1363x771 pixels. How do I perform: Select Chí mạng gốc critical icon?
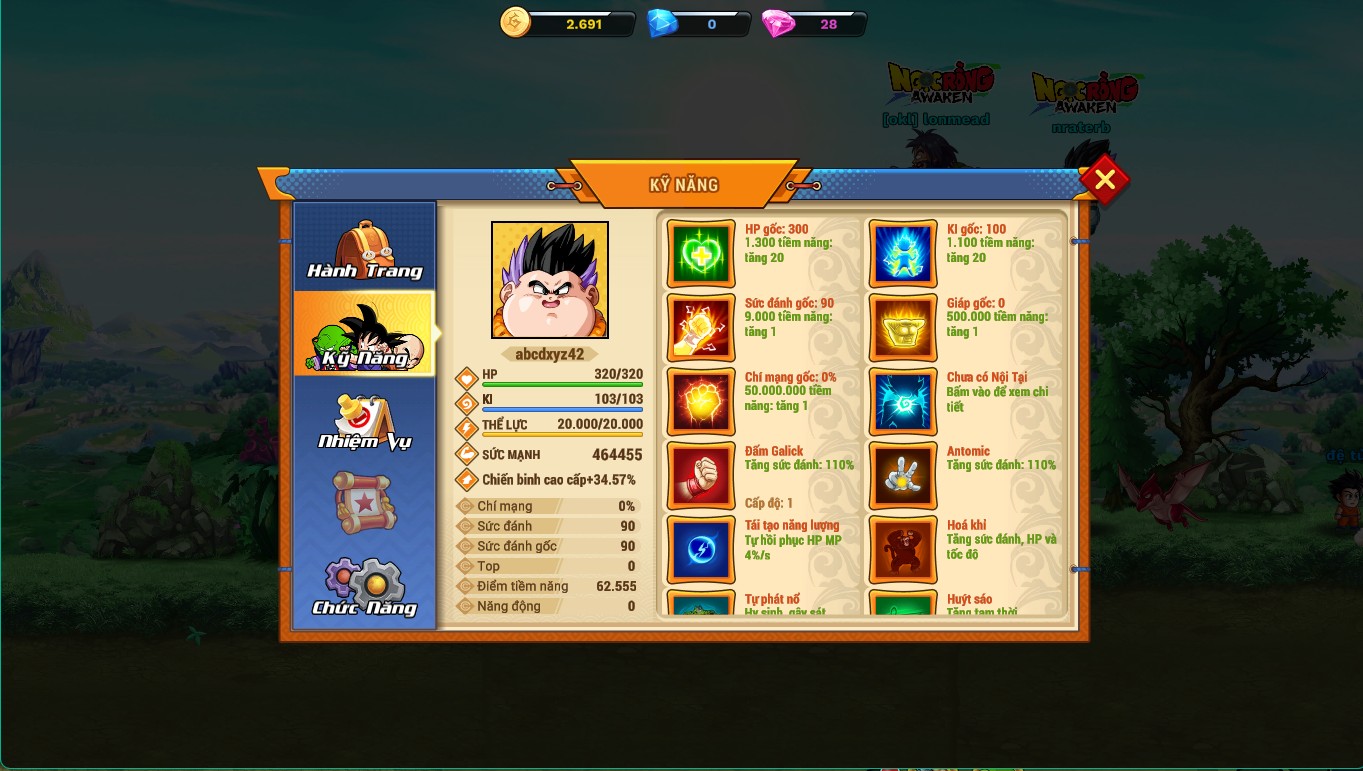click(701, 402)
